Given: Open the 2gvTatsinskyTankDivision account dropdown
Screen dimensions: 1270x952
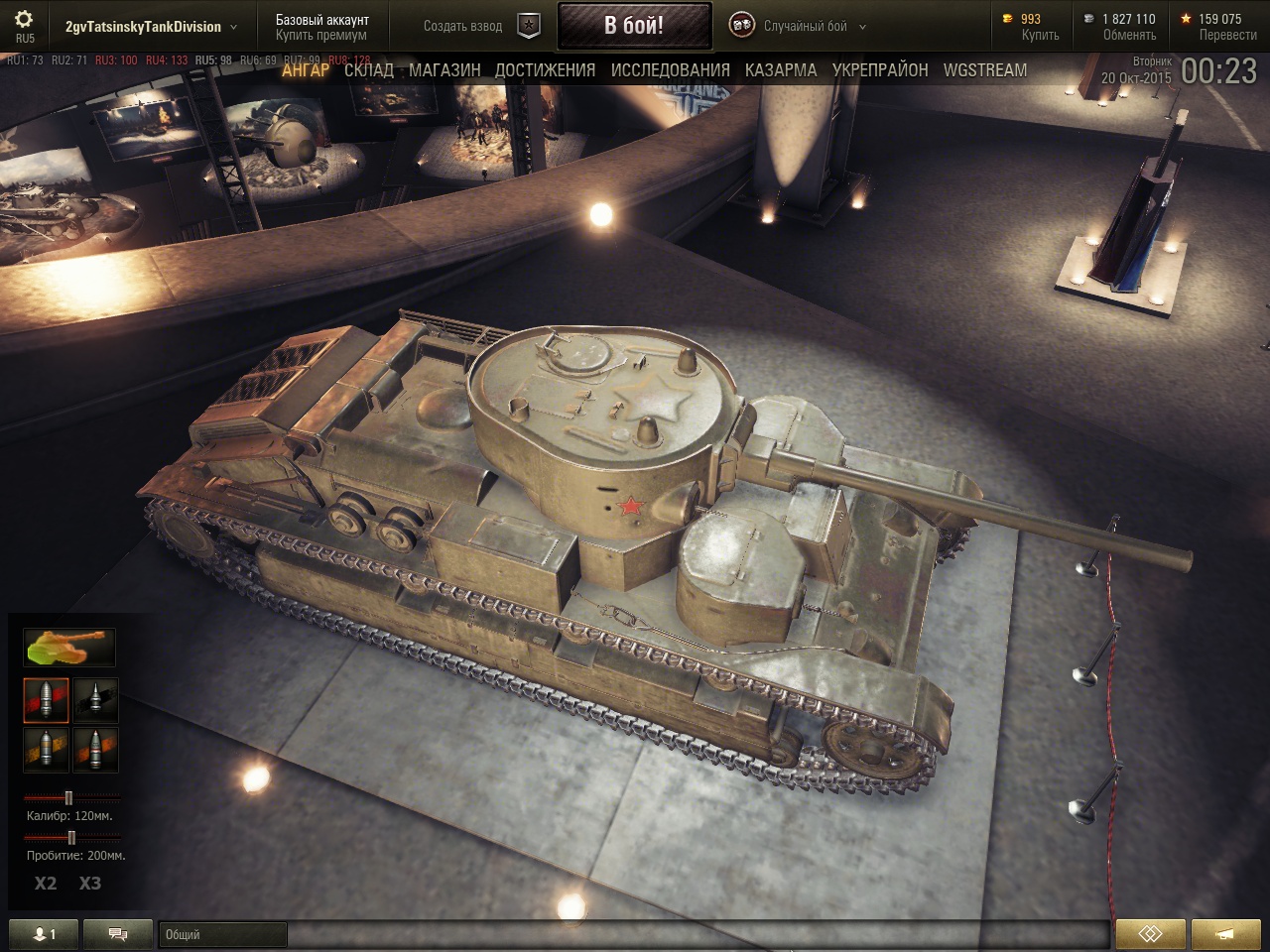Looking at the screenshot, I should point(151,27).
